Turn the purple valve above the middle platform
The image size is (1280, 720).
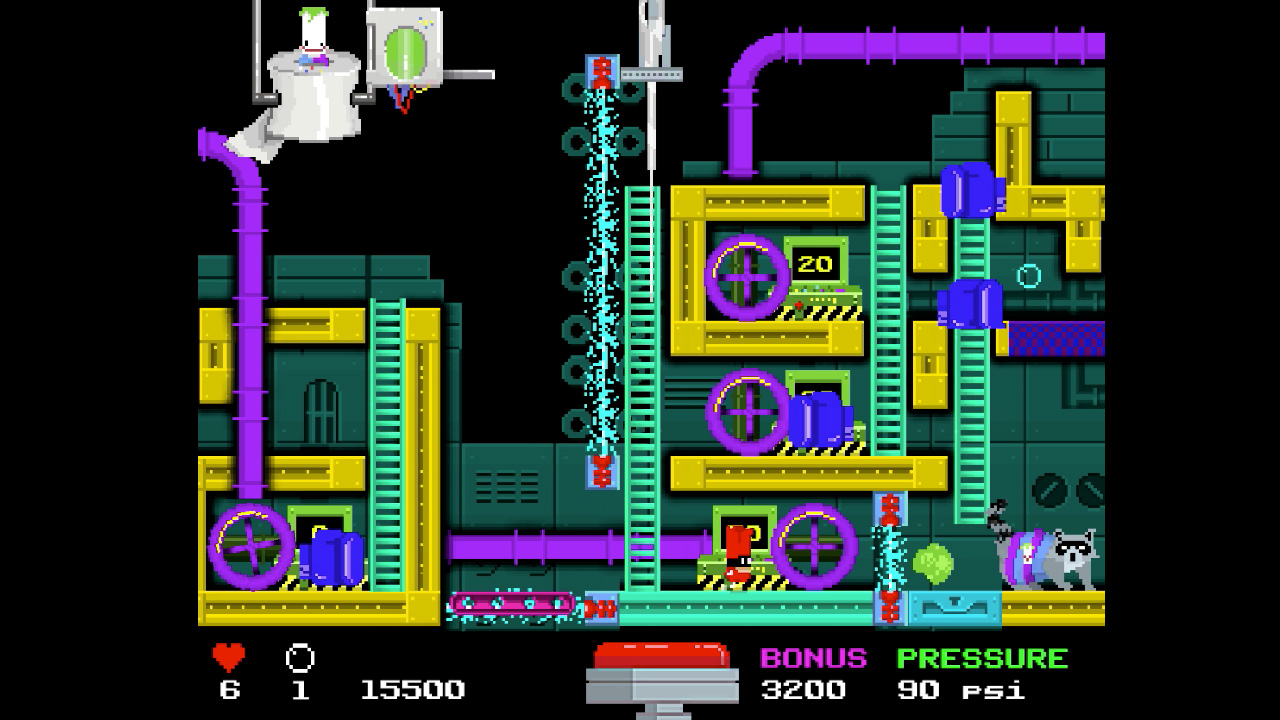click(745, 410)
